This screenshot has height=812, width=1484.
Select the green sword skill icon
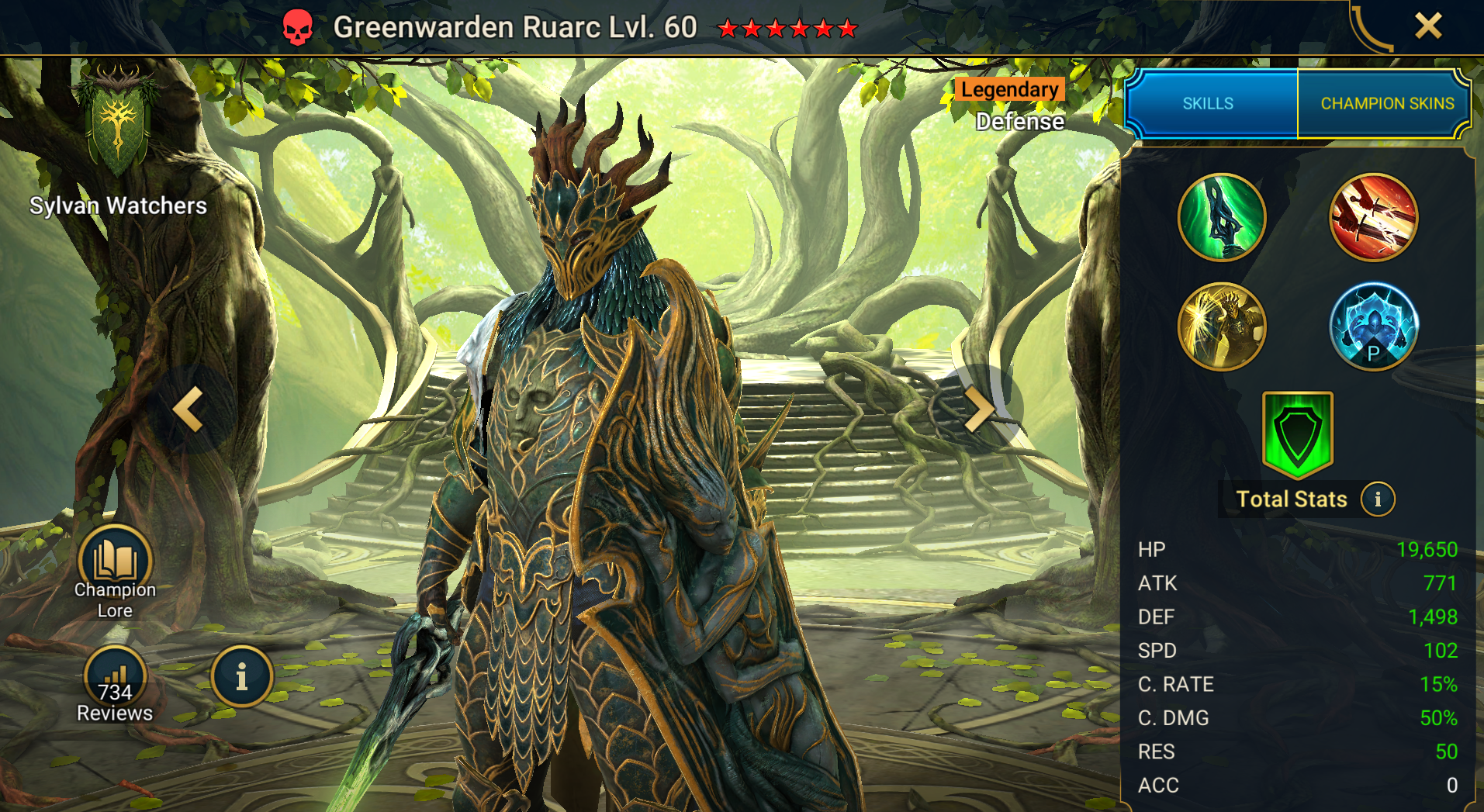tap(1222, 217)
